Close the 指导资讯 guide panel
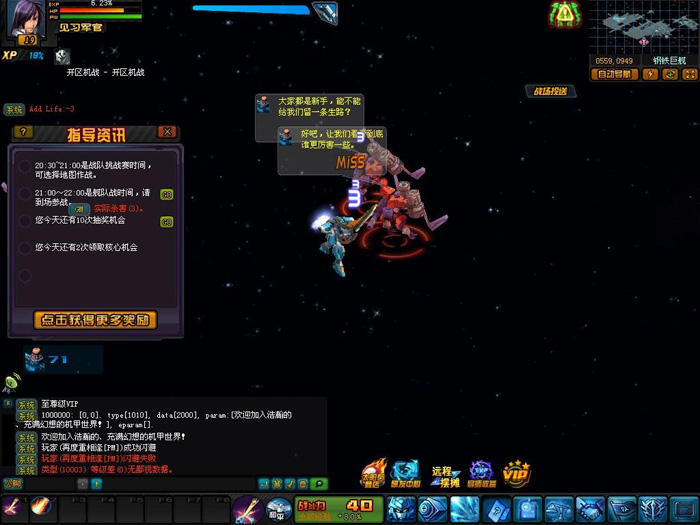Screen dimensions: 700x525 coord(168,132)
